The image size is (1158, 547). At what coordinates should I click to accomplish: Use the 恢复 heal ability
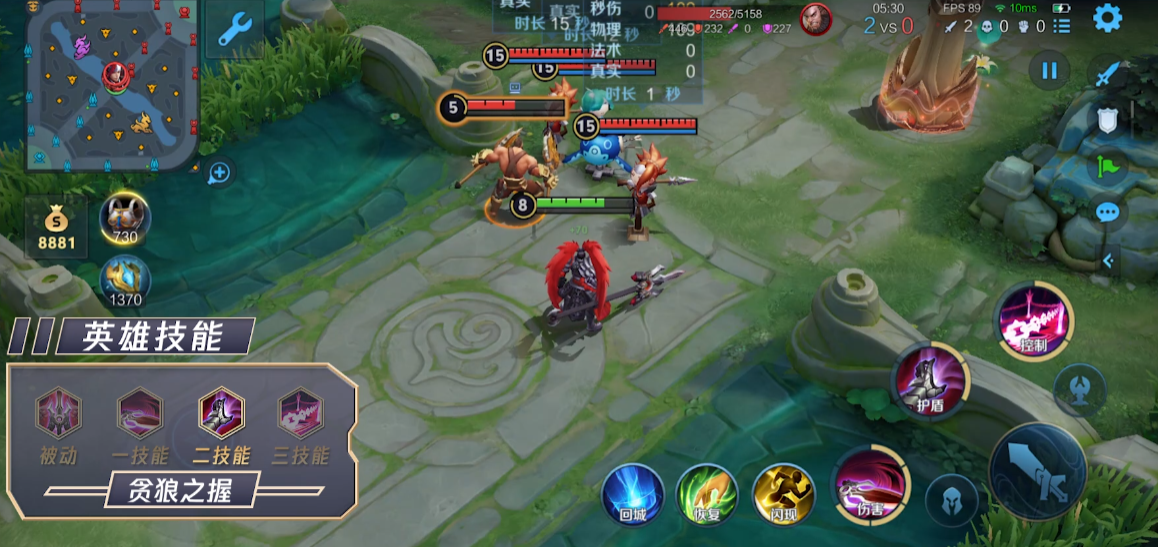pyautogui.click(x=706, y=495)
